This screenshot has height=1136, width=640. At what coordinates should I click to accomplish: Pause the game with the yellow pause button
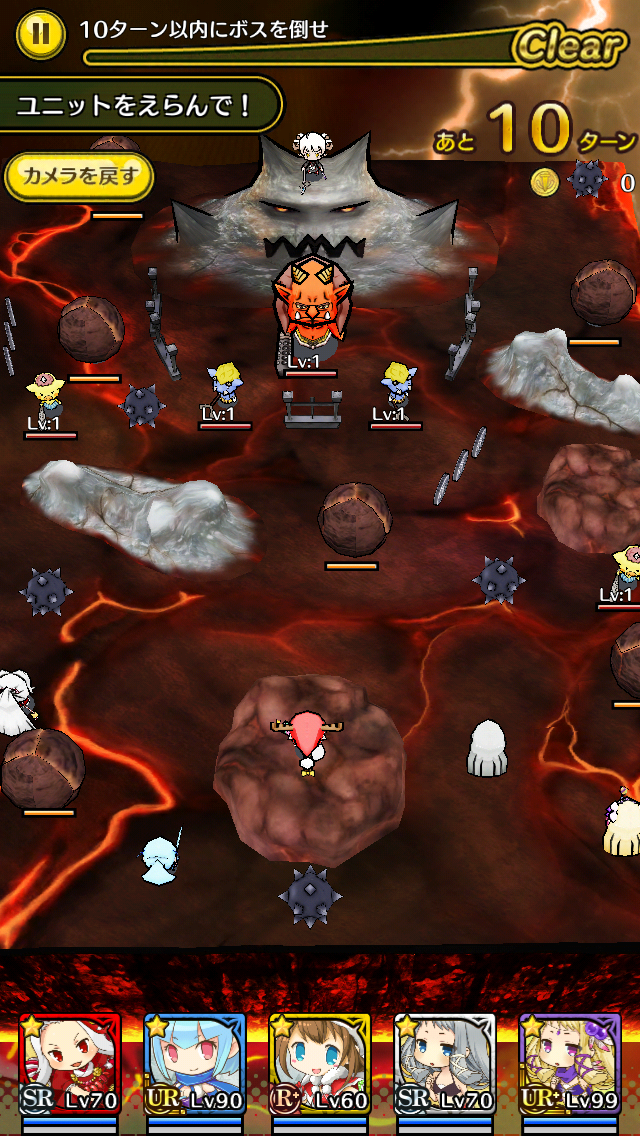[x=40, y=32]
